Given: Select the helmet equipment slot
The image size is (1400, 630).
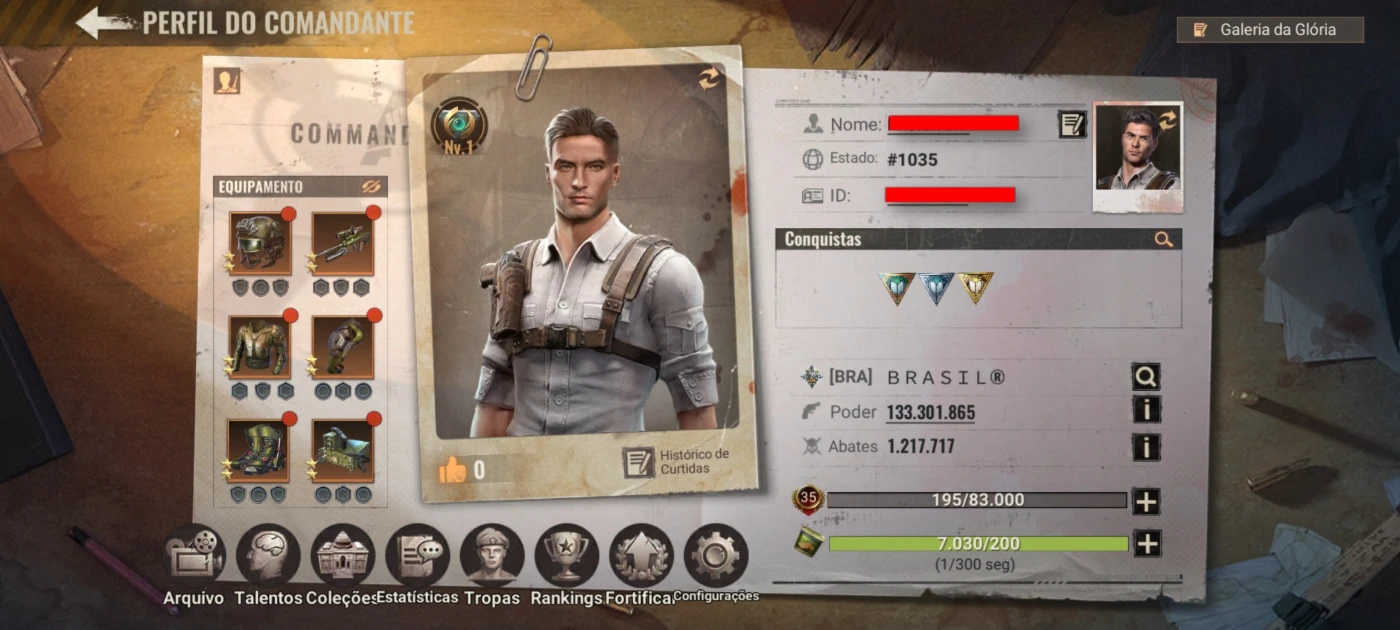Looking at the screenshot, I should point(260,242).
